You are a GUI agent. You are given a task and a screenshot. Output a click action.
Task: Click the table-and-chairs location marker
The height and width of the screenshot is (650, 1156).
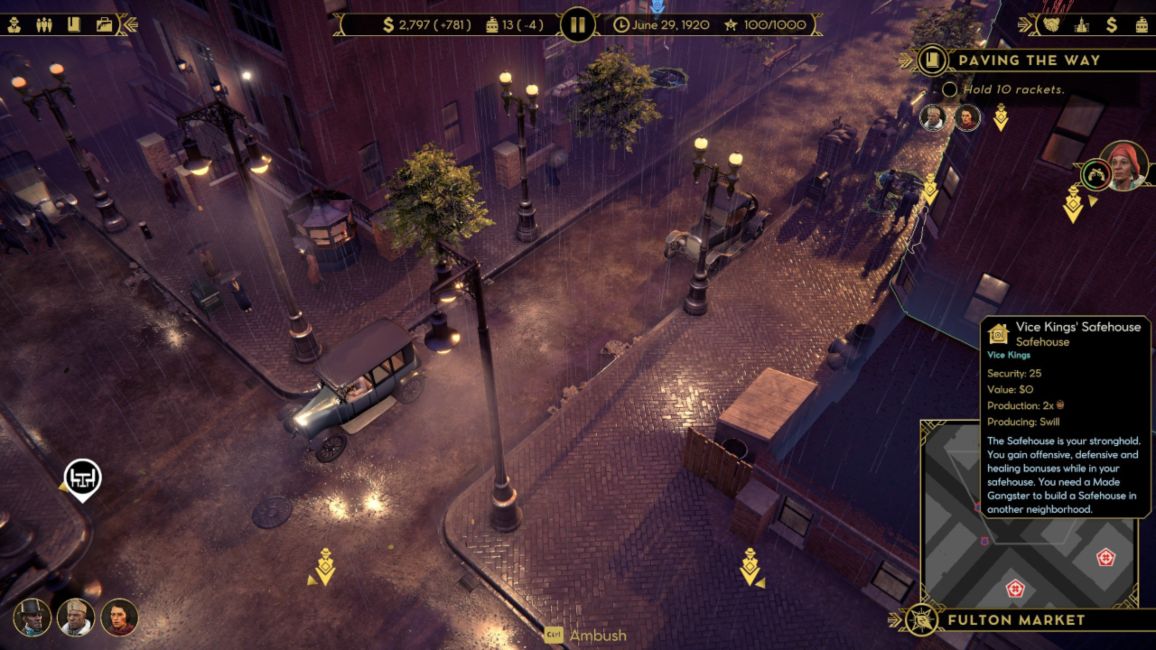pyautogui.click(x=83, y=477)
